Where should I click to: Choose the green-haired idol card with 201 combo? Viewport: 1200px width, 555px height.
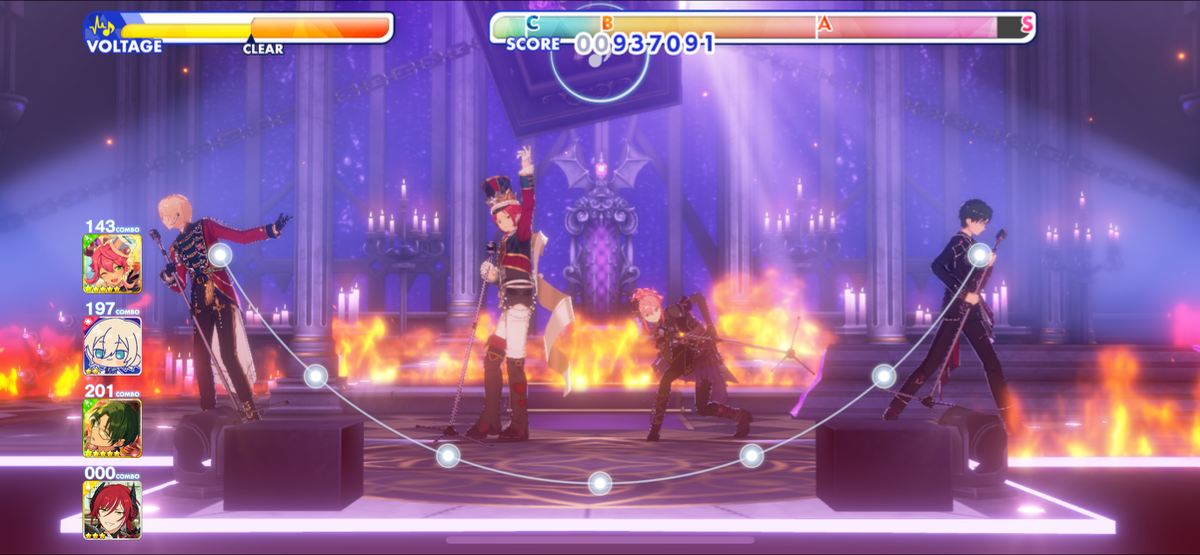pos(112,428)
